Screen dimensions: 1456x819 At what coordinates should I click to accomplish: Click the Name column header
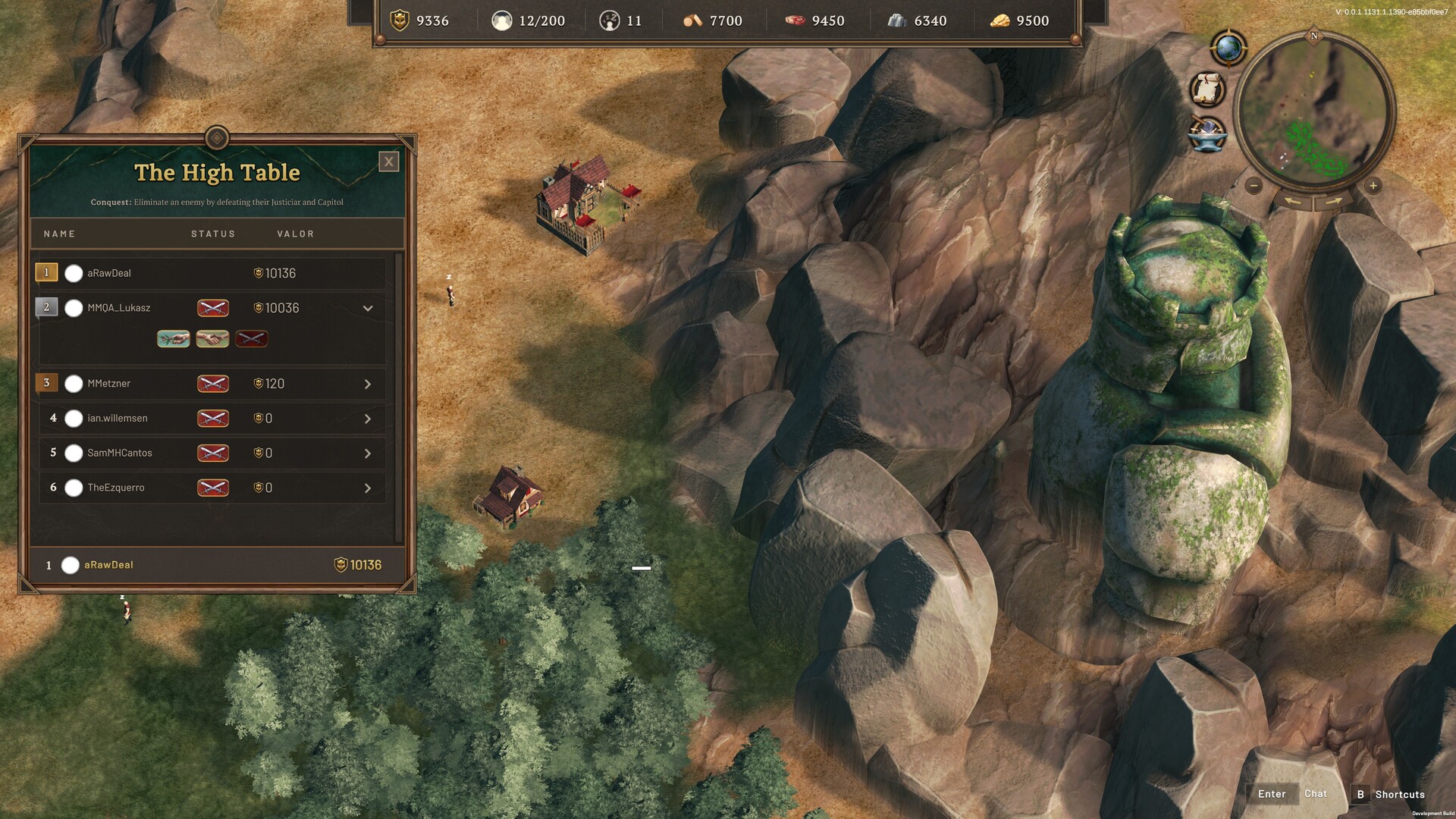[x=59, y=234]
